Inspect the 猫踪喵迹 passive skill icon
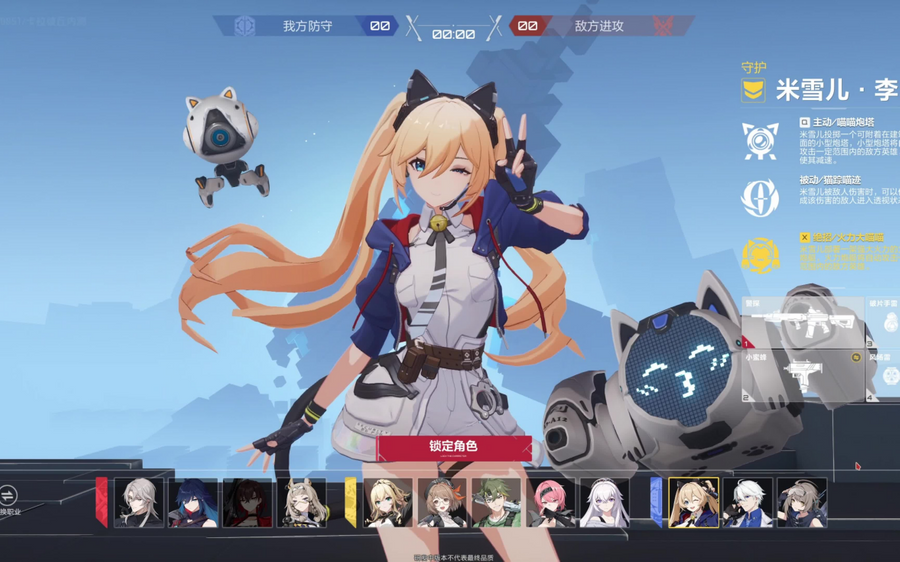Viewport: 900px width, 562px height. [760, 197]
